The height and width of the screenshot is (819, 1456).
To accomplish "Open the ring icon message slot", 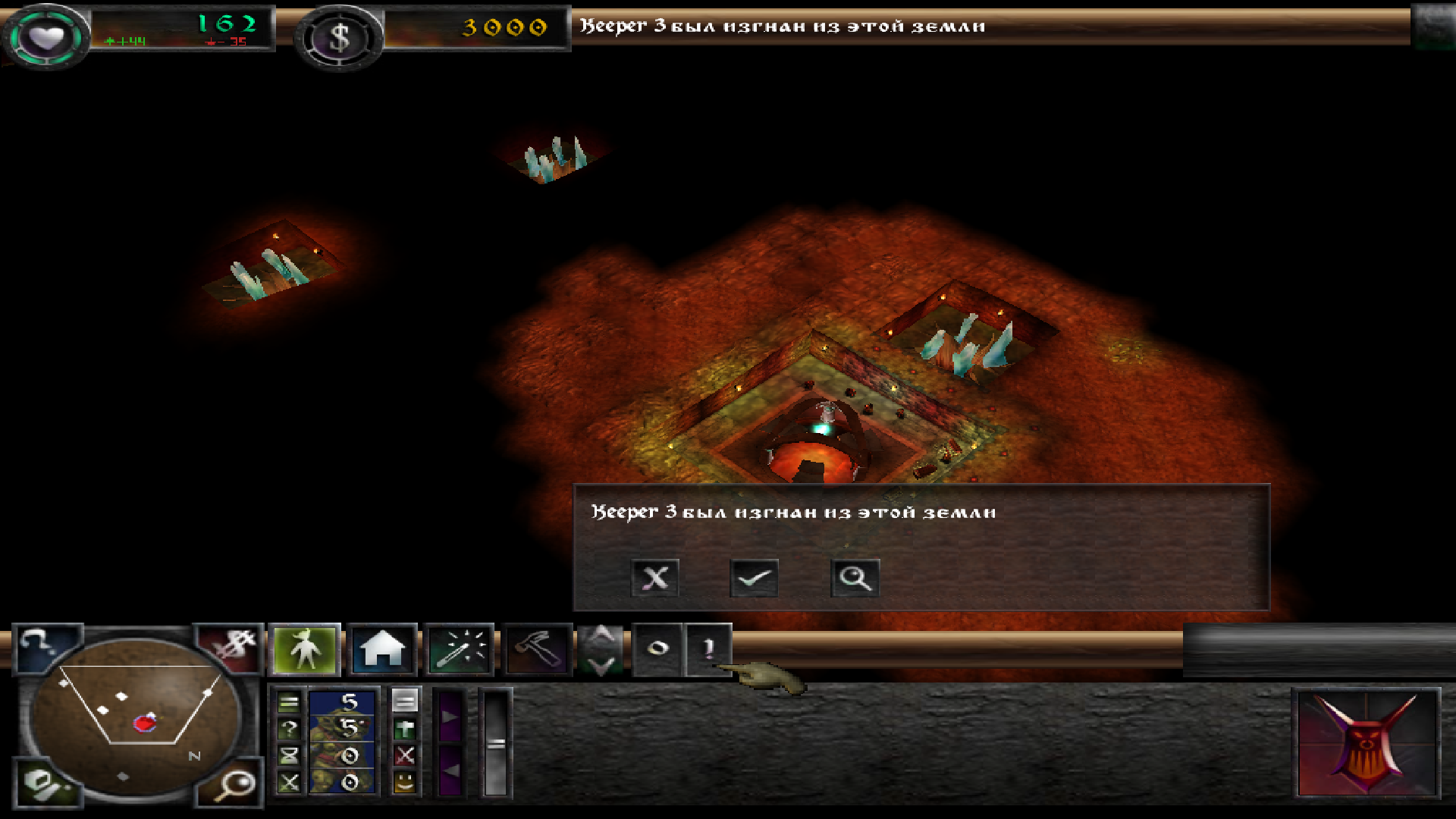I will pos(657,648).
